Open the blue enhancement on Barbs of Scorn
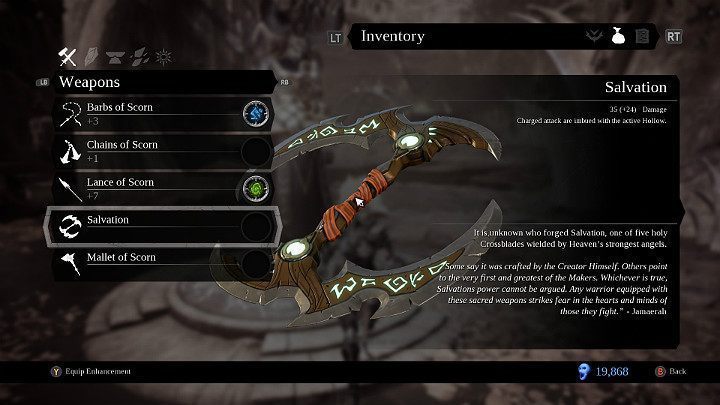 [257, 113]
